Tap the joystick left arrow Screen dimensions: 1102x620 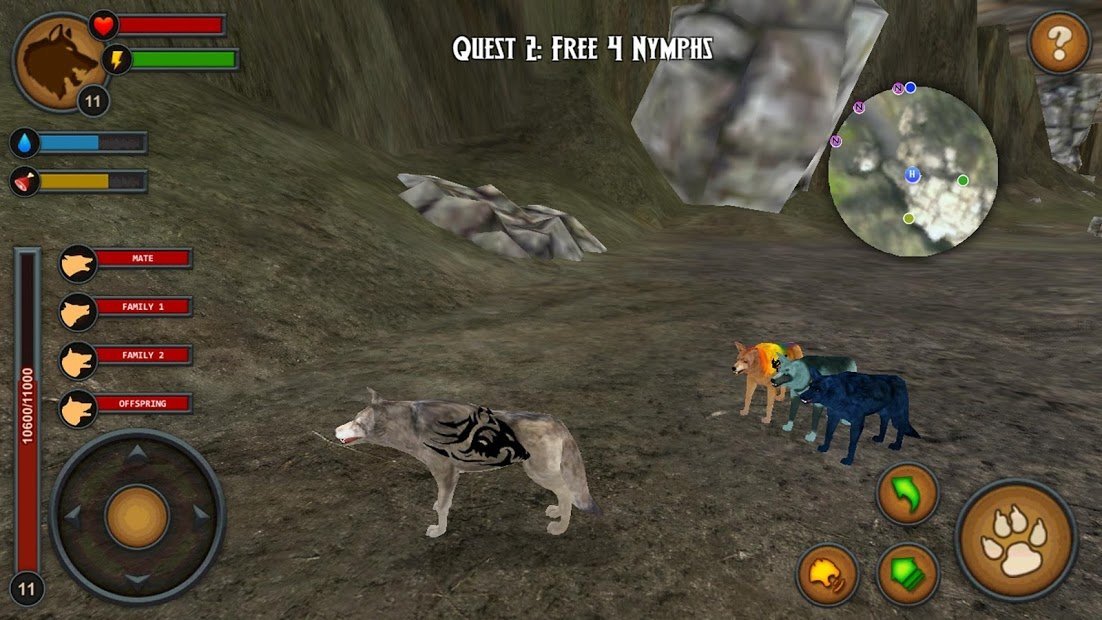click(x=73, y=517)
